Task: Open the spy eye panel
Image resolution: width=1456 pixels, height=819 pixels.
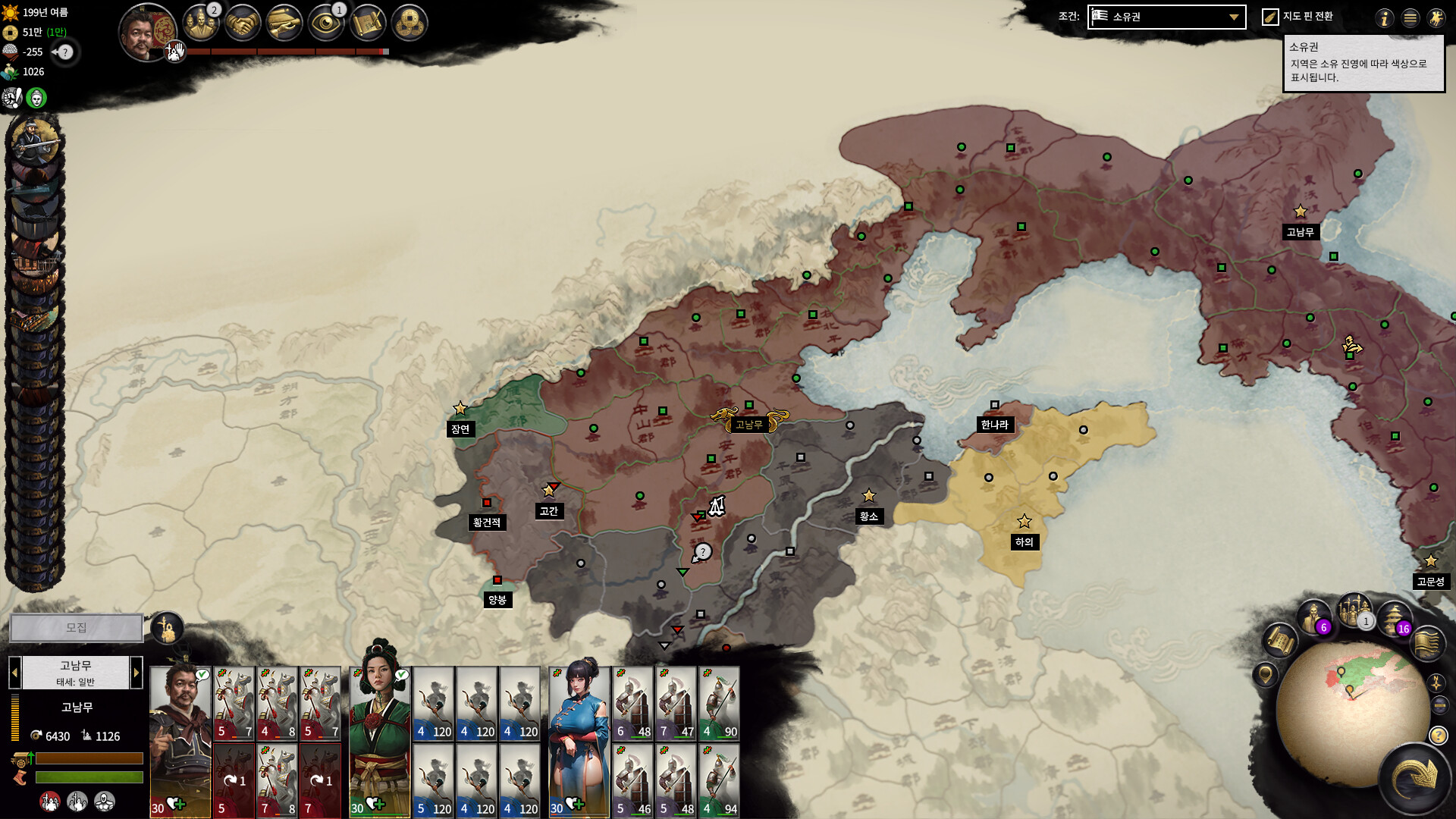Action: (327, 24)
